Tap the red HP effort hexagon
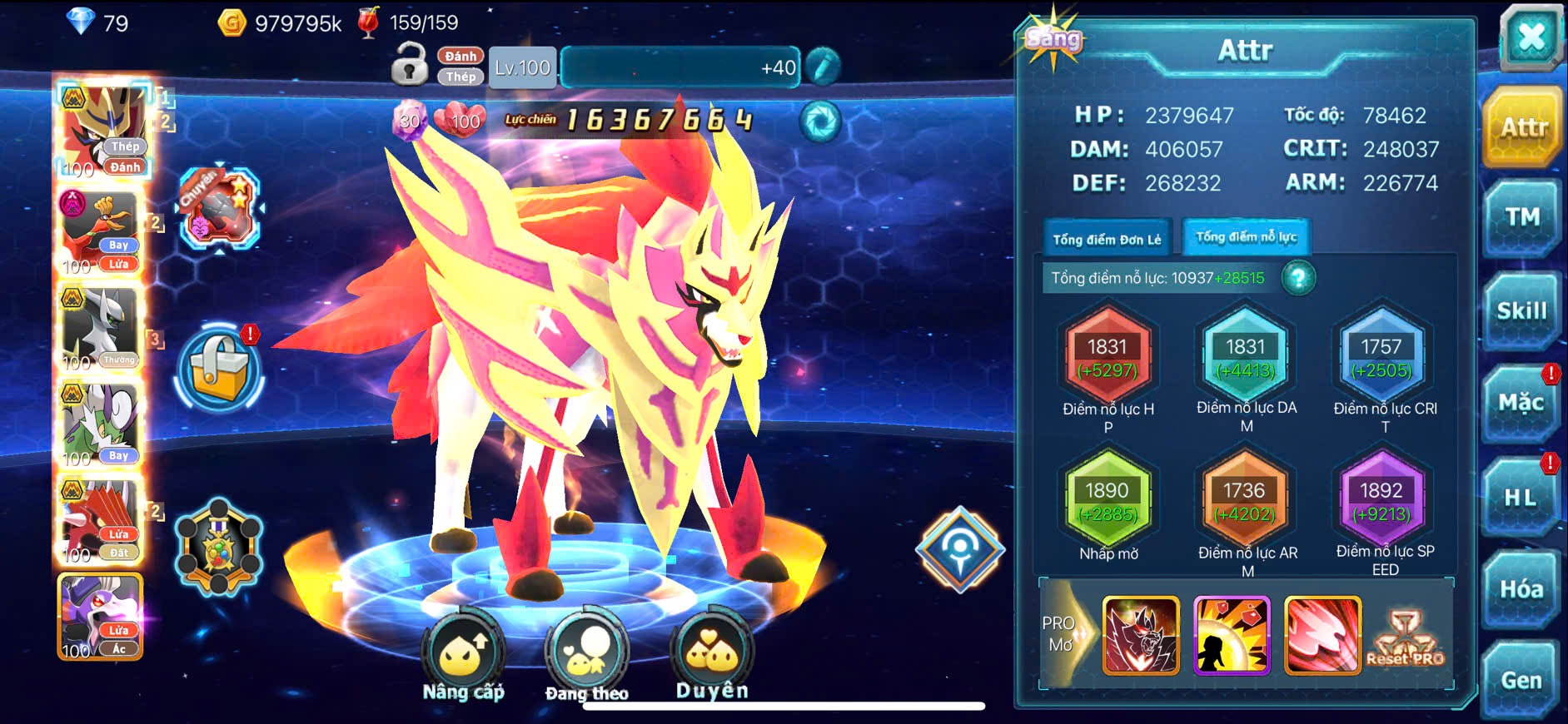The image size is (1568, 724). point(1108,357)
